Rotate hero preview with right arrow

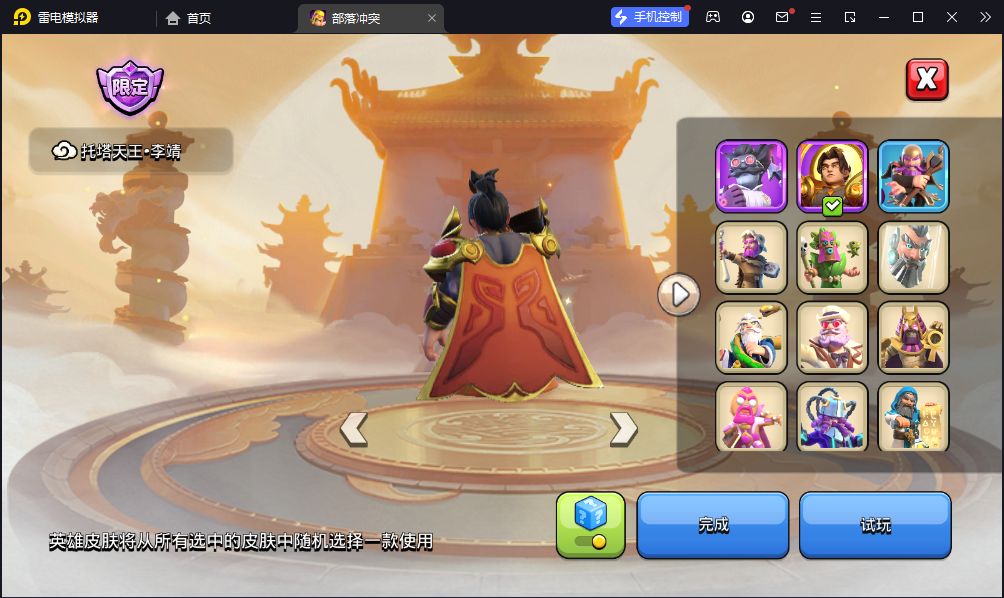pos(623,428)
